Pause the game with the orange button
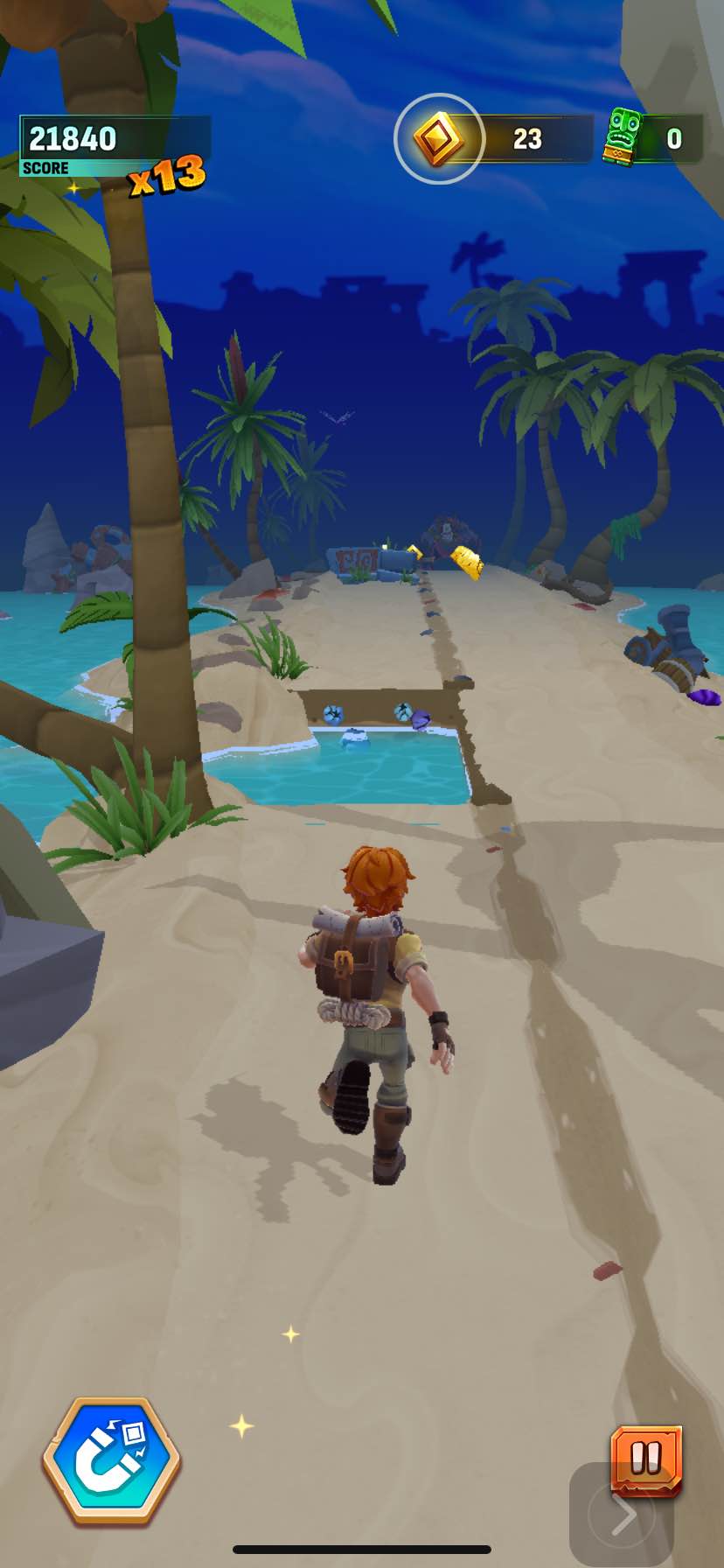 click(646, 1458)
